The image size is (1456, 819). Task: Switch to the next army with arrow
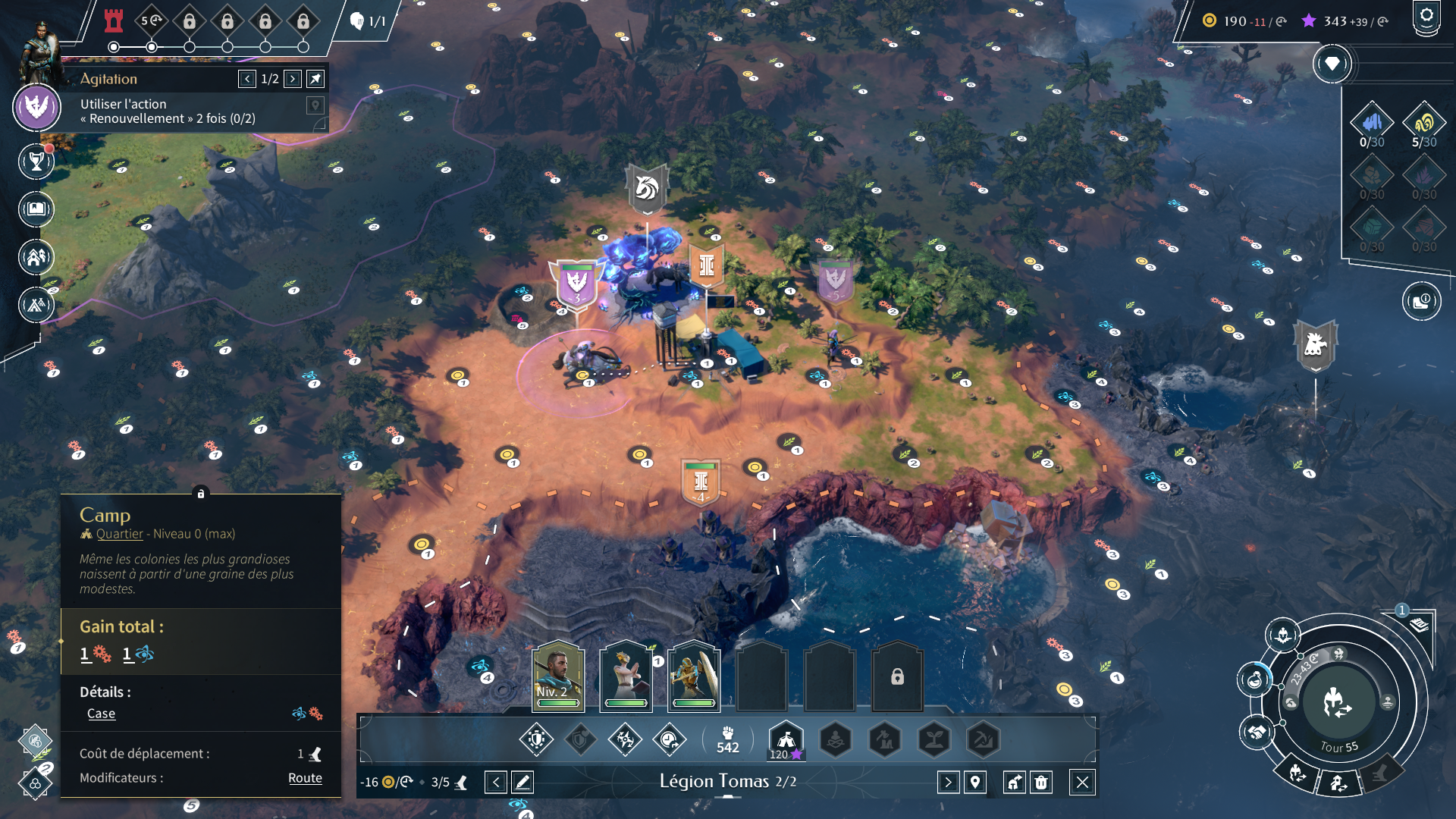[x=948, y=782]
